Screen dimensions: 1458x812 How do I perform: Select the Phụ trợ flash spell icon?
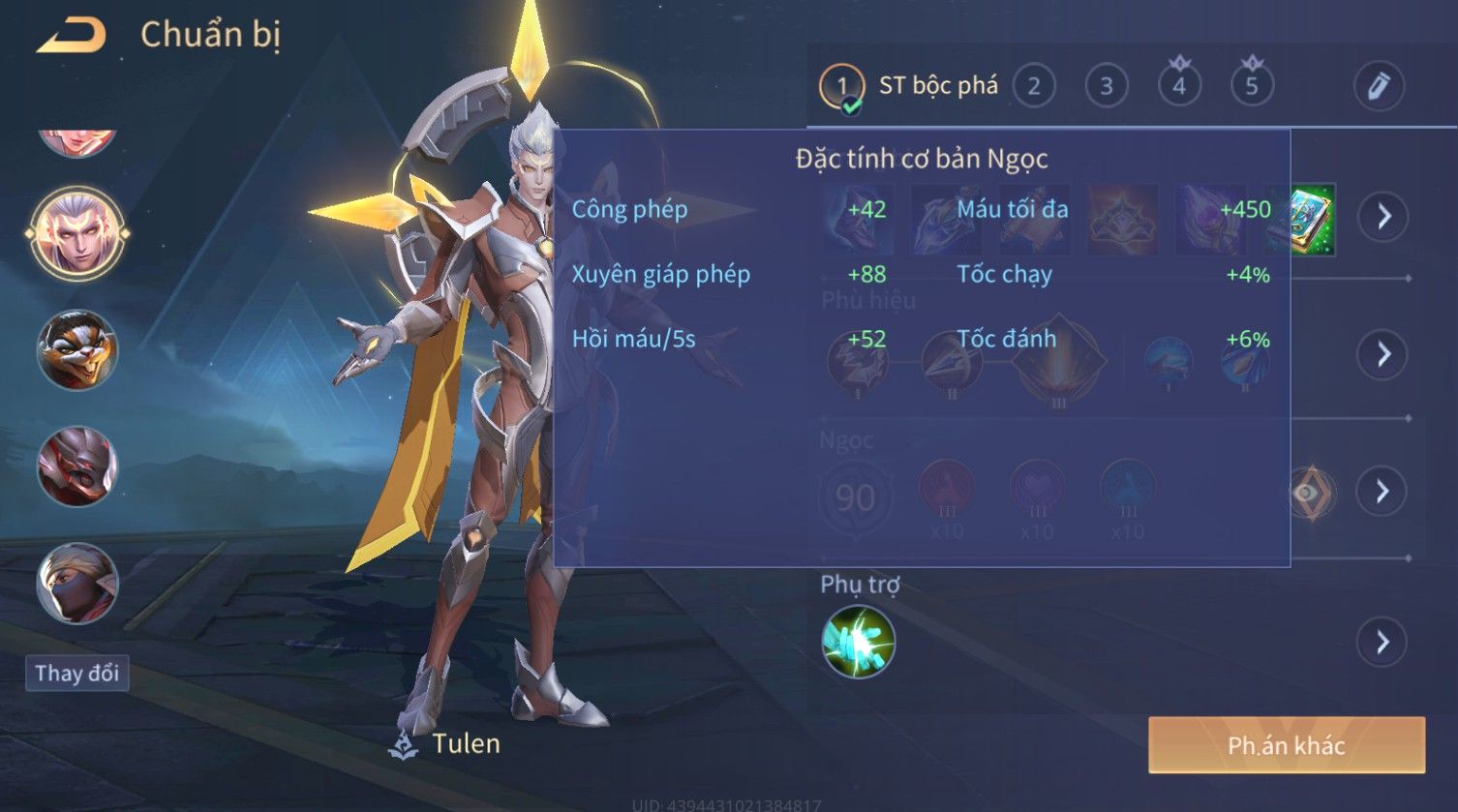pos(858,642)
